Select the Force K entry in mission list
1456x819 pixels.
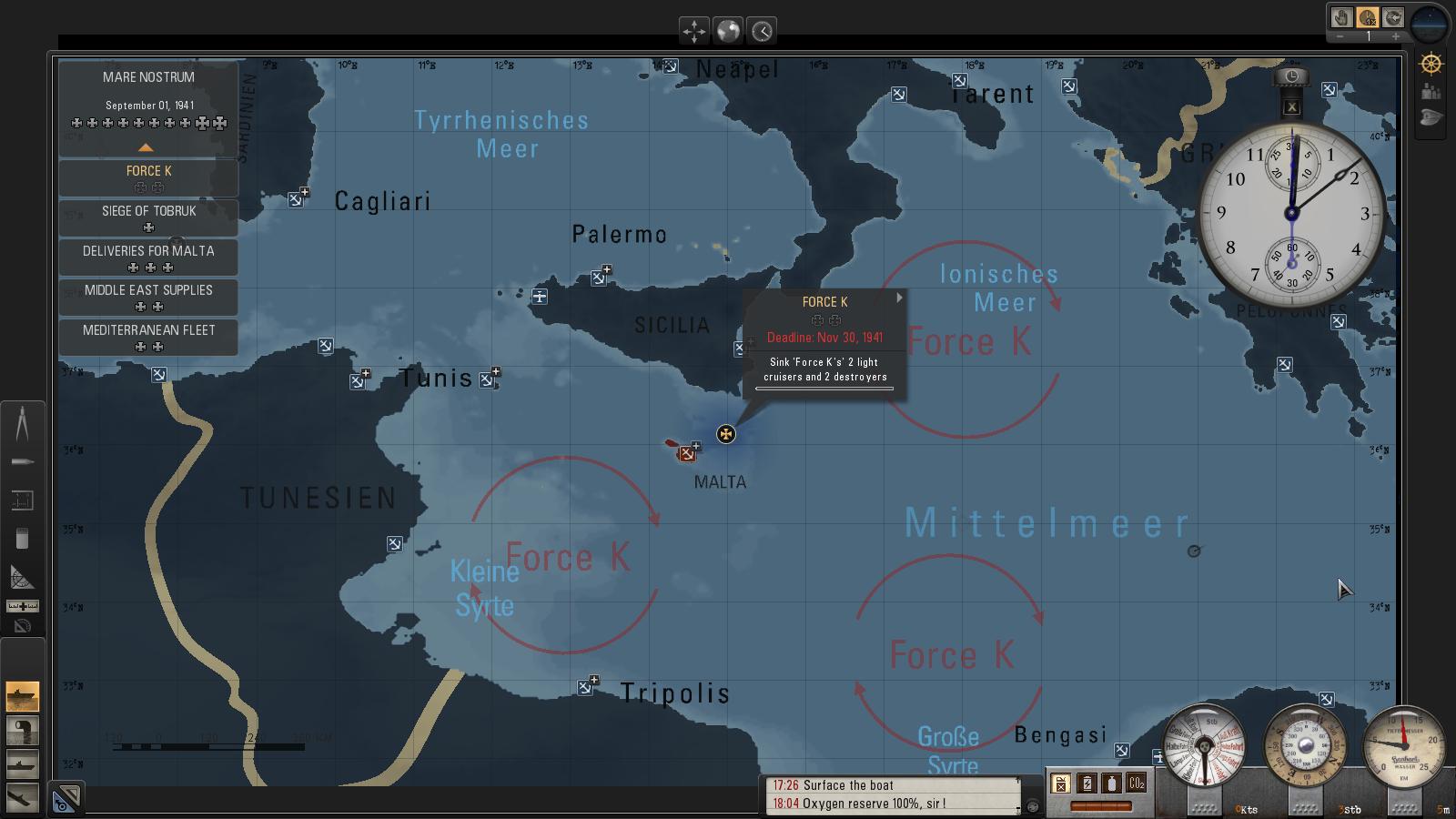click(148, 177)
